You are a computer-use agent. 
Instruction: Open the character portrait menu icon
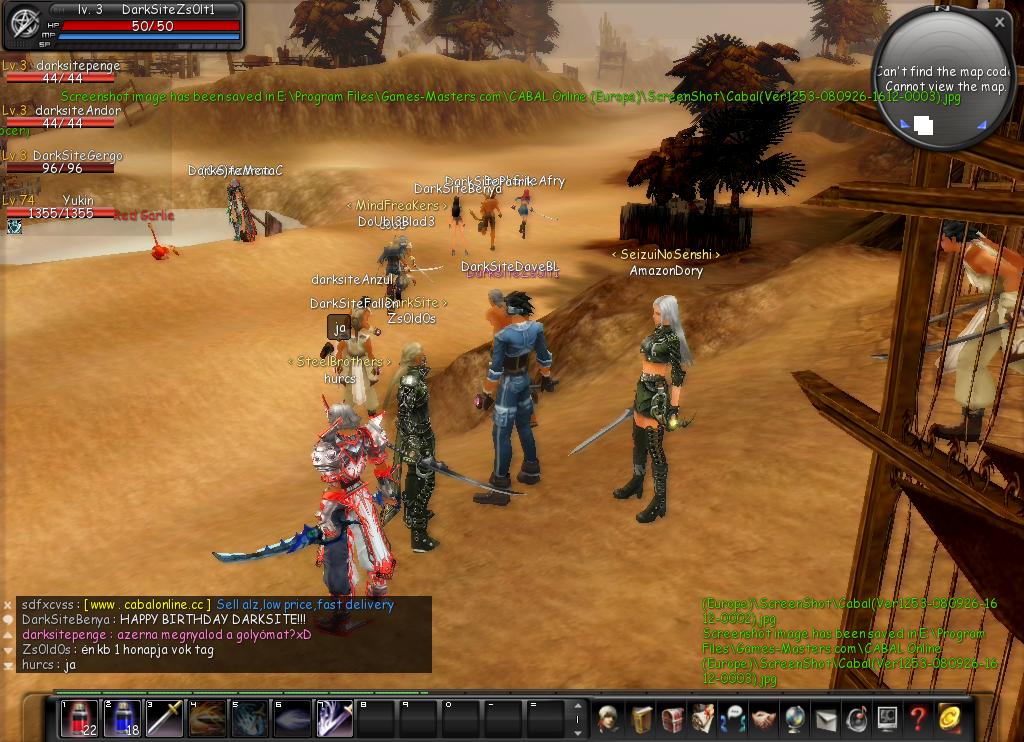[609, 718]
